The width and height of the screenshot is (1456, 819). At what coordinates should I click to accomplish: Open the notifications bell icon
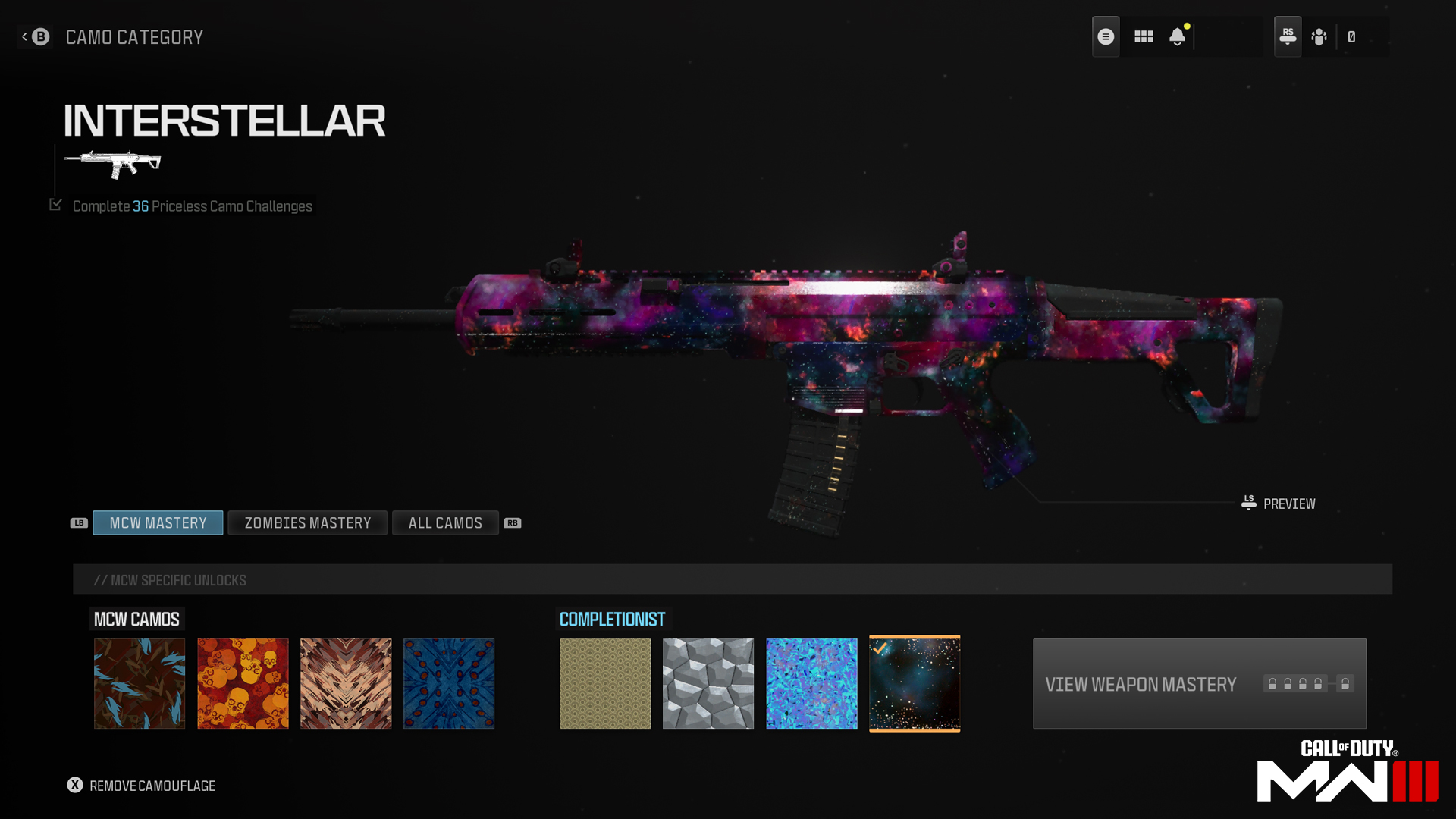(x=1178, y=36)
